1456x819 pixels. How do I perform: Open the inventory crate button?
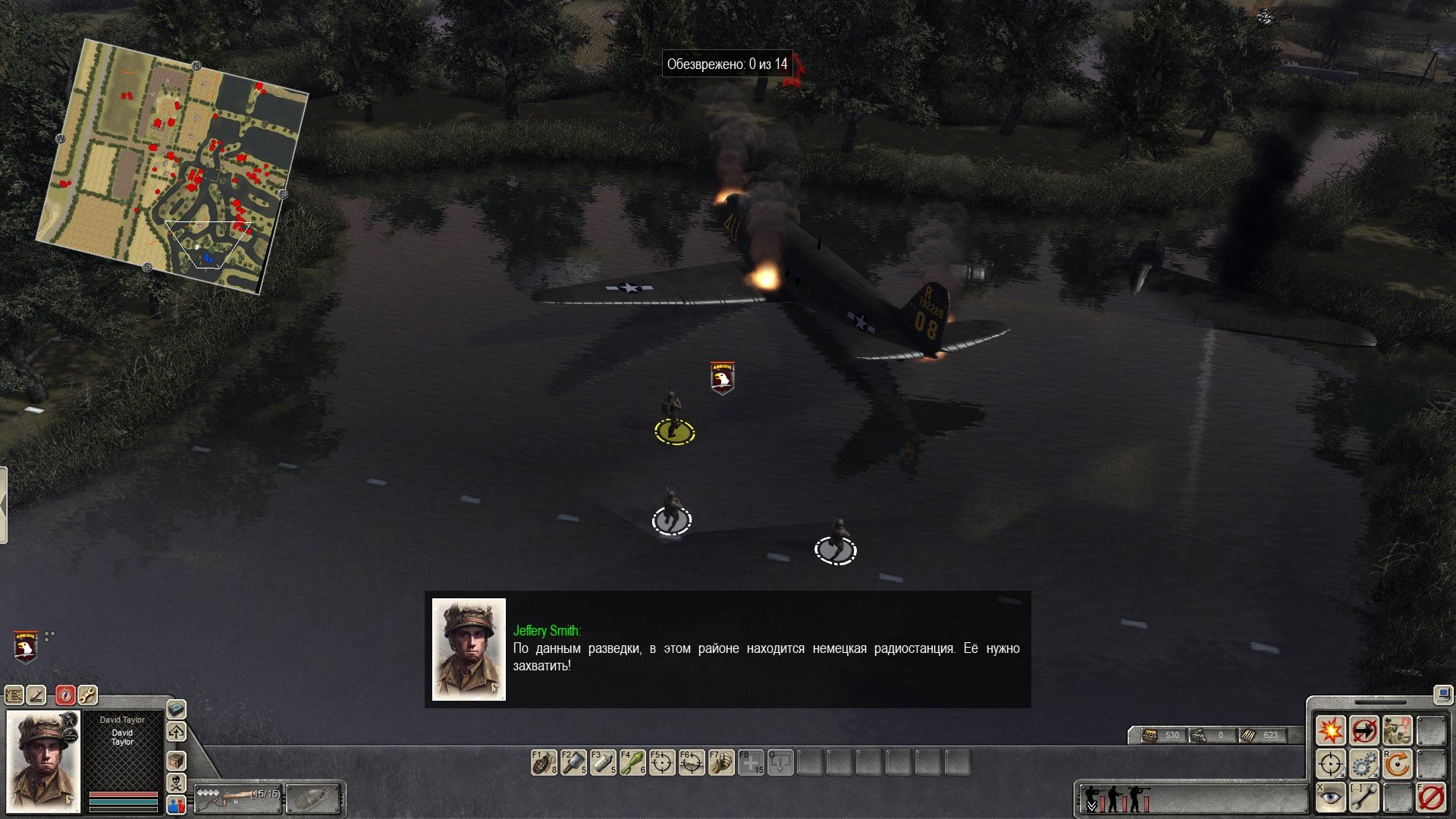coord(176,761)
